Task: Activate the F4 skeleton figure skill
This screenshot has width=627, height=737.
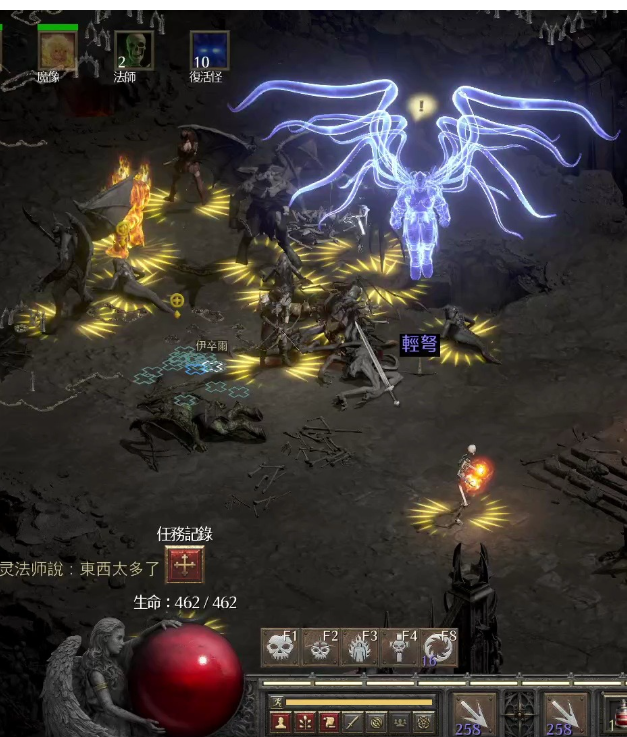Action: (x=399, y=648)
